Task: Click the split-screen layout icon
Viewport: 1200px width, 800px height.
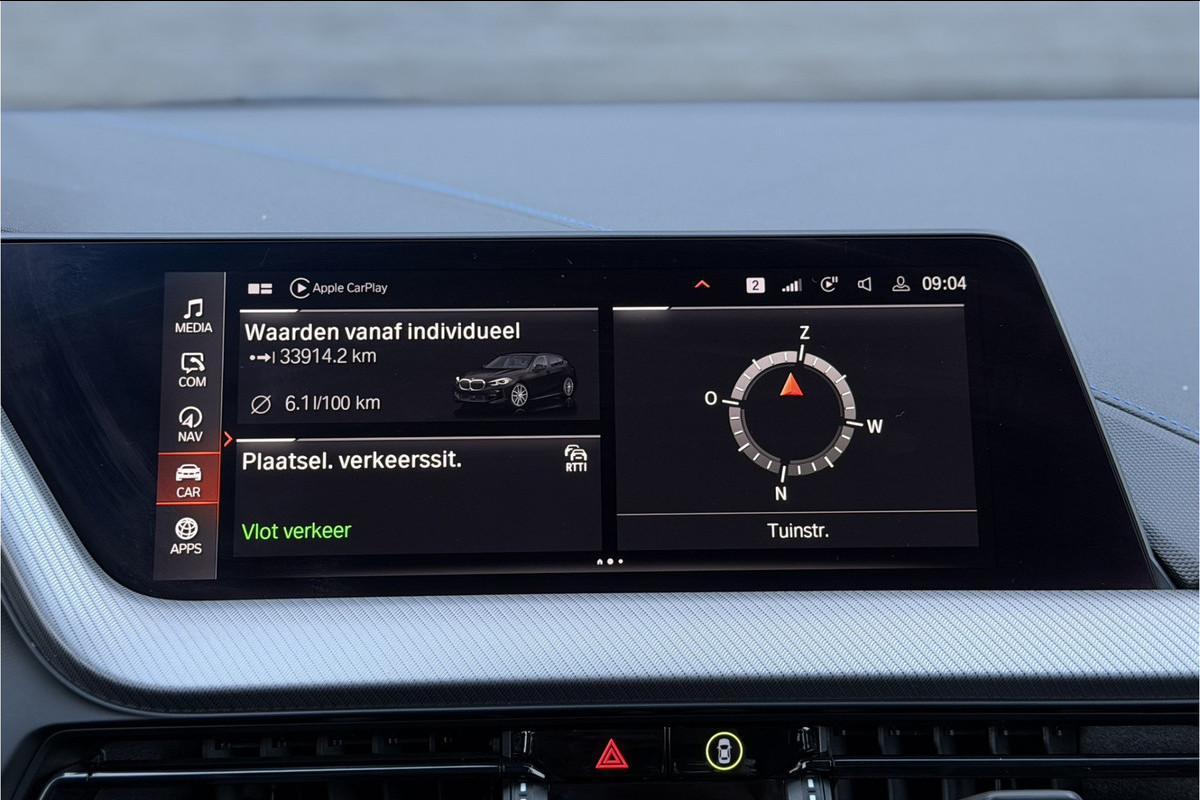Action: tap(260, 288)
